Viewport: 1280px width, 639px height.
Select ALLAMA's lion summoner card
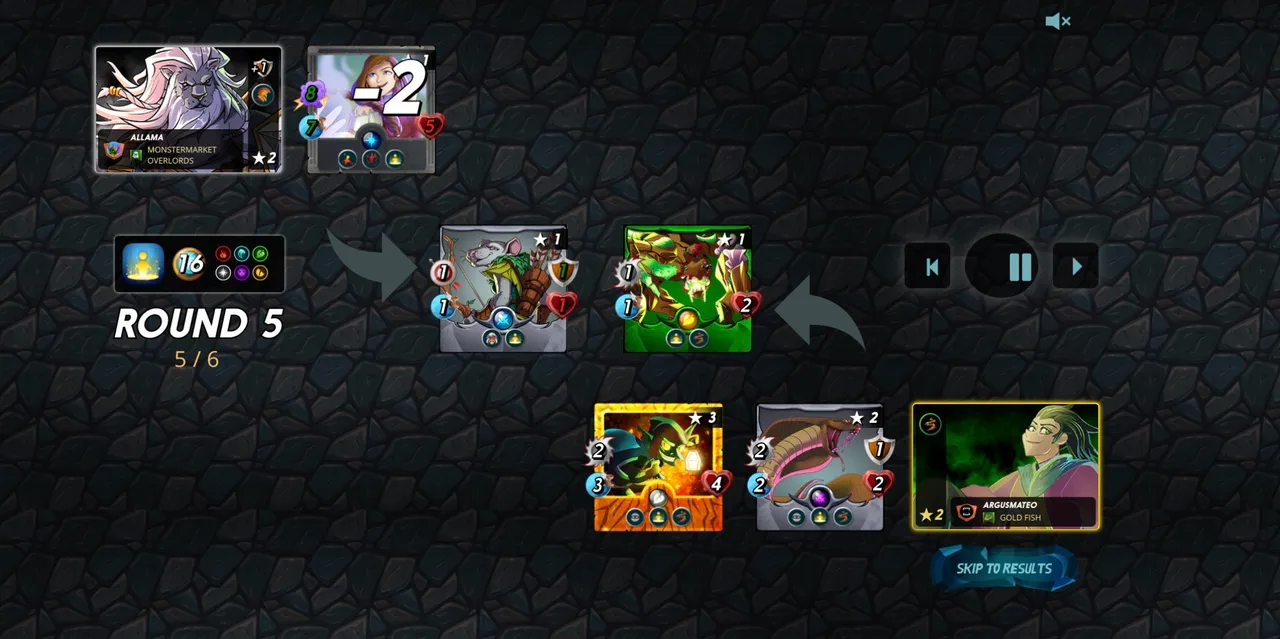[188, 109]
